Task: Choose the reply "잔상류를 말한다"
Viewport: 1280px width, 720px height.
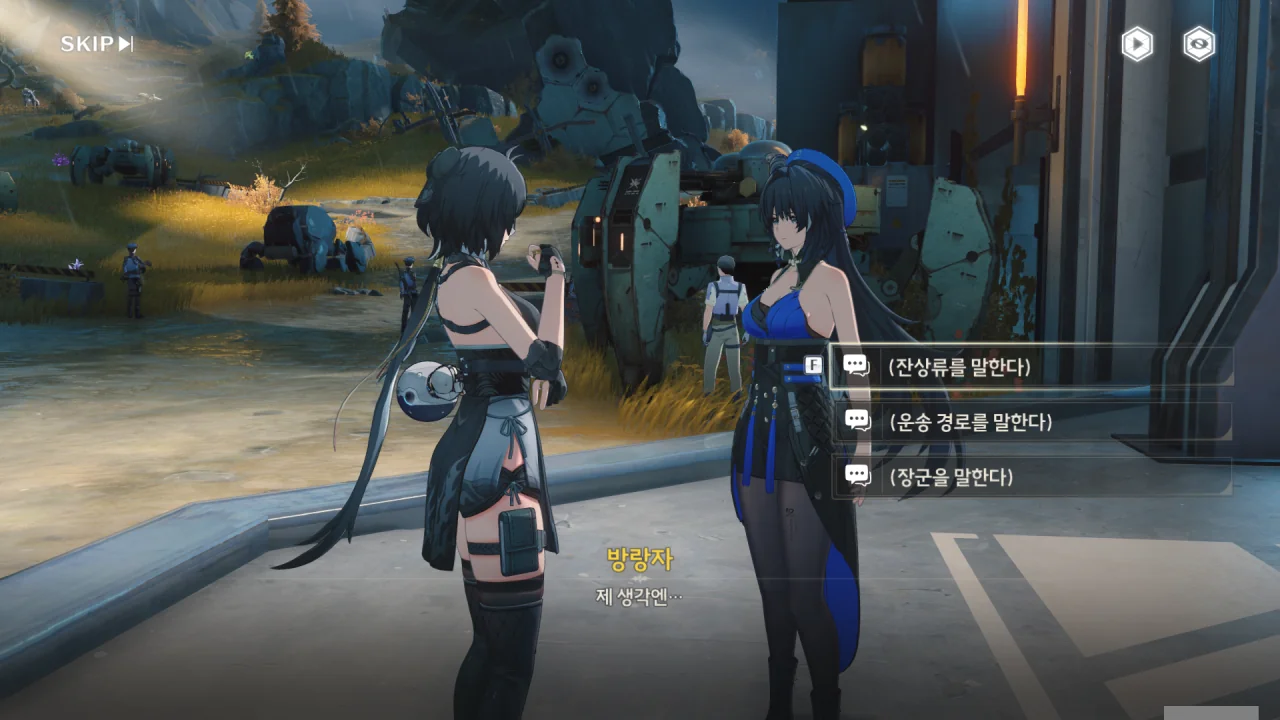Action: tap(1030, 366)
